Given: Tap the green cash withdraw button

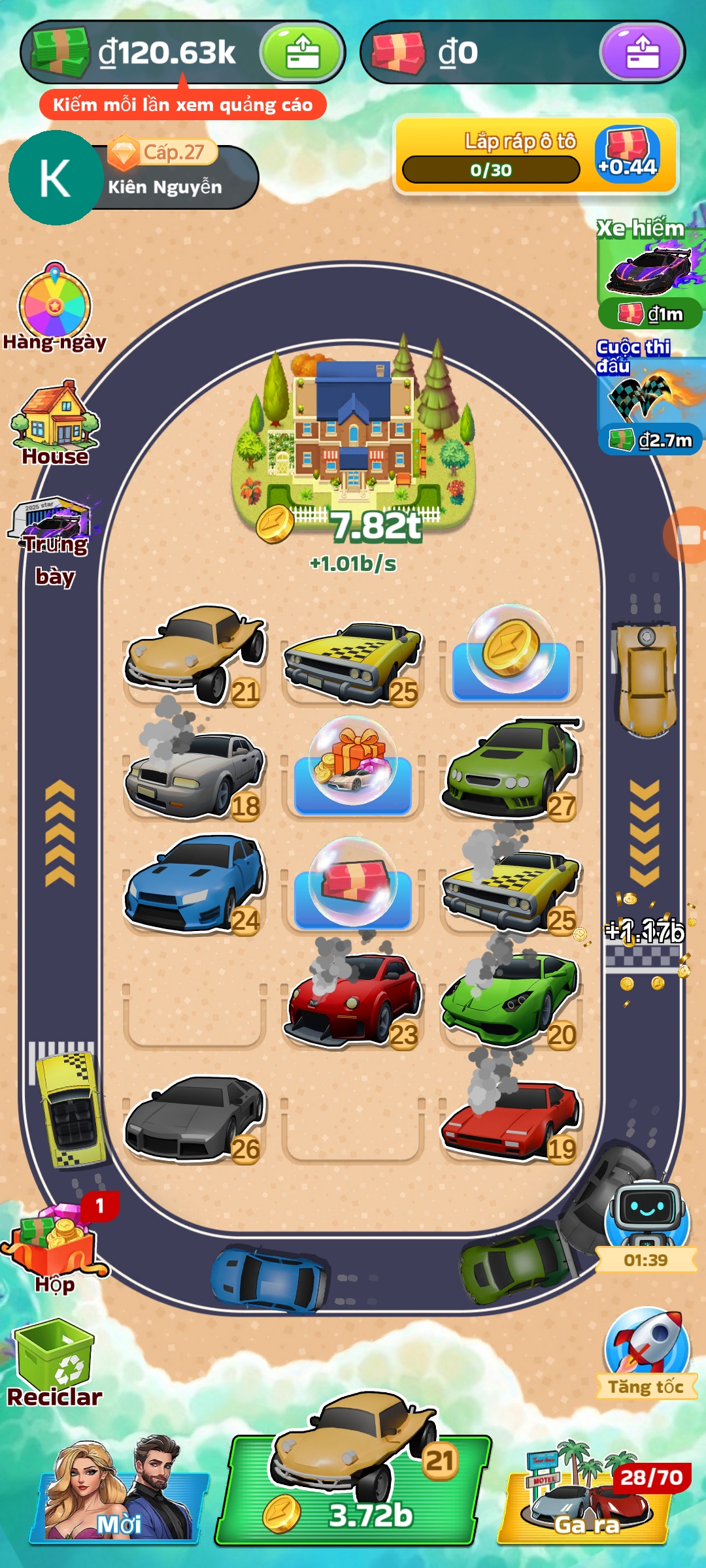Looking at the screenshot, I should (302, 52).
